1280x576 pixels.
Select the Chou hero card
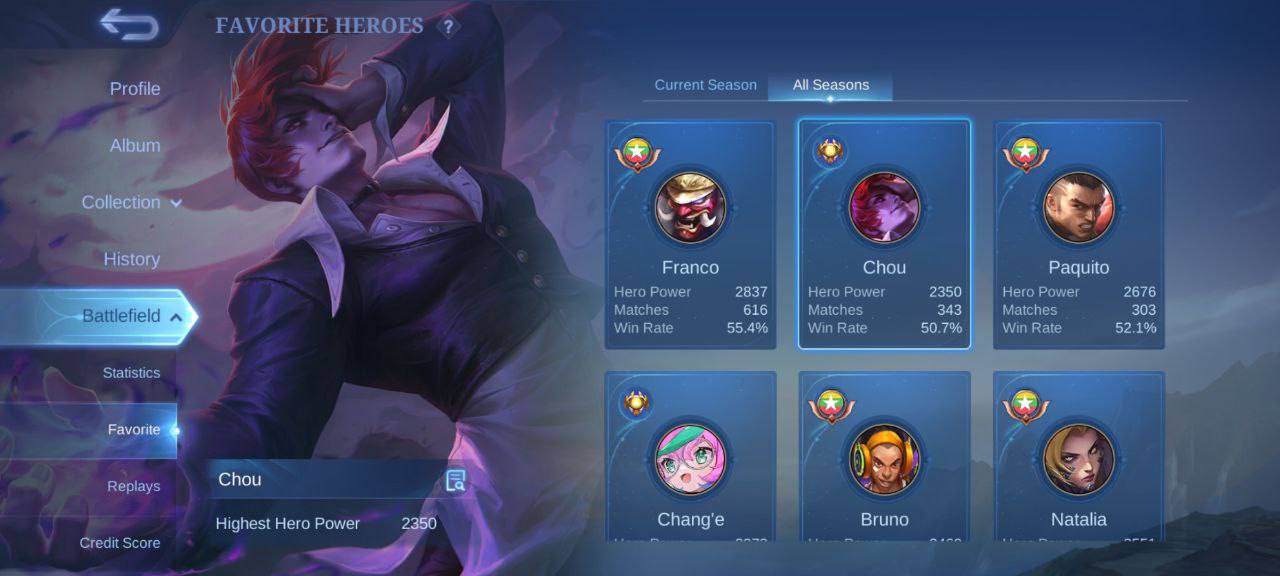tap(884, 235)
